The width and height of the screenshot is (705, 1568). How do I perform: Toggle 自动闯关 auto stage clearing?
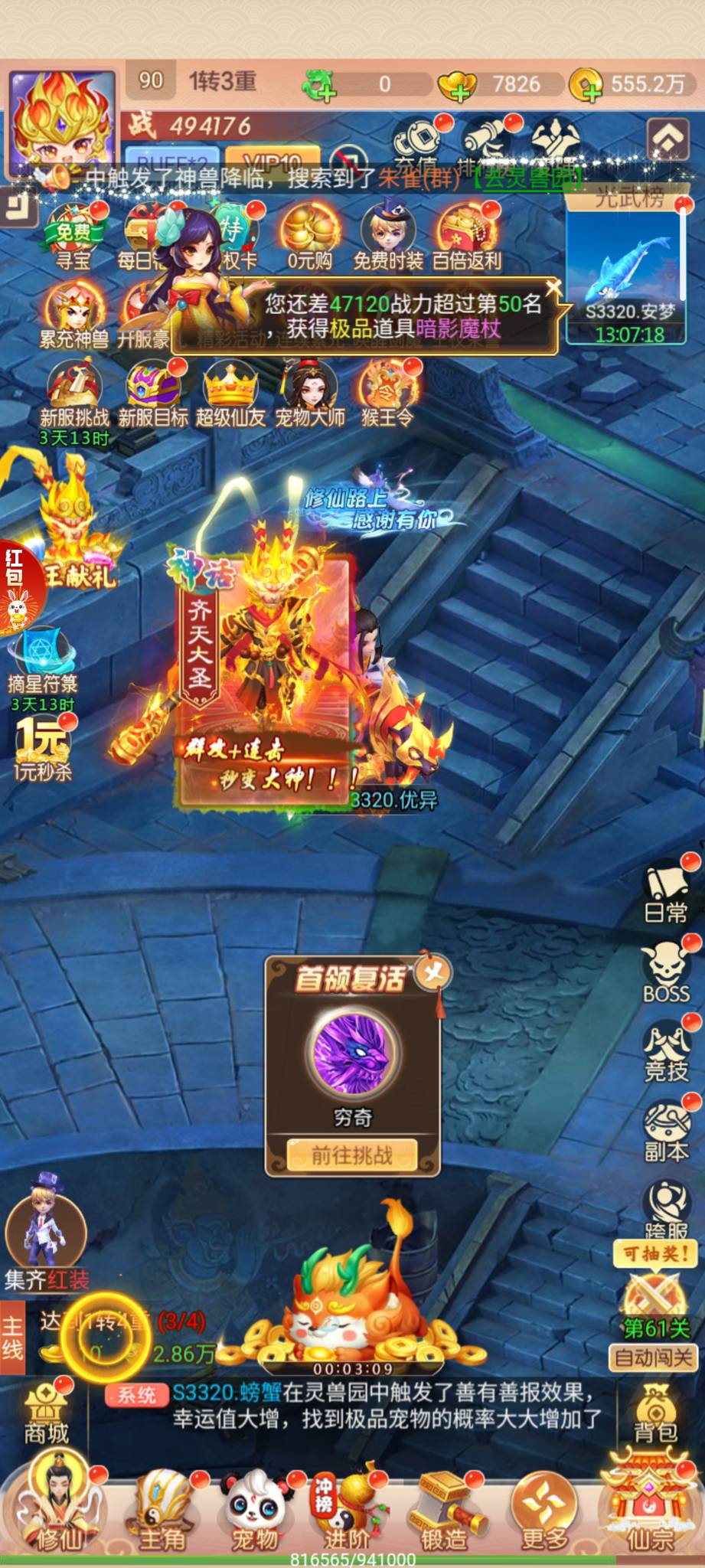654,1357
